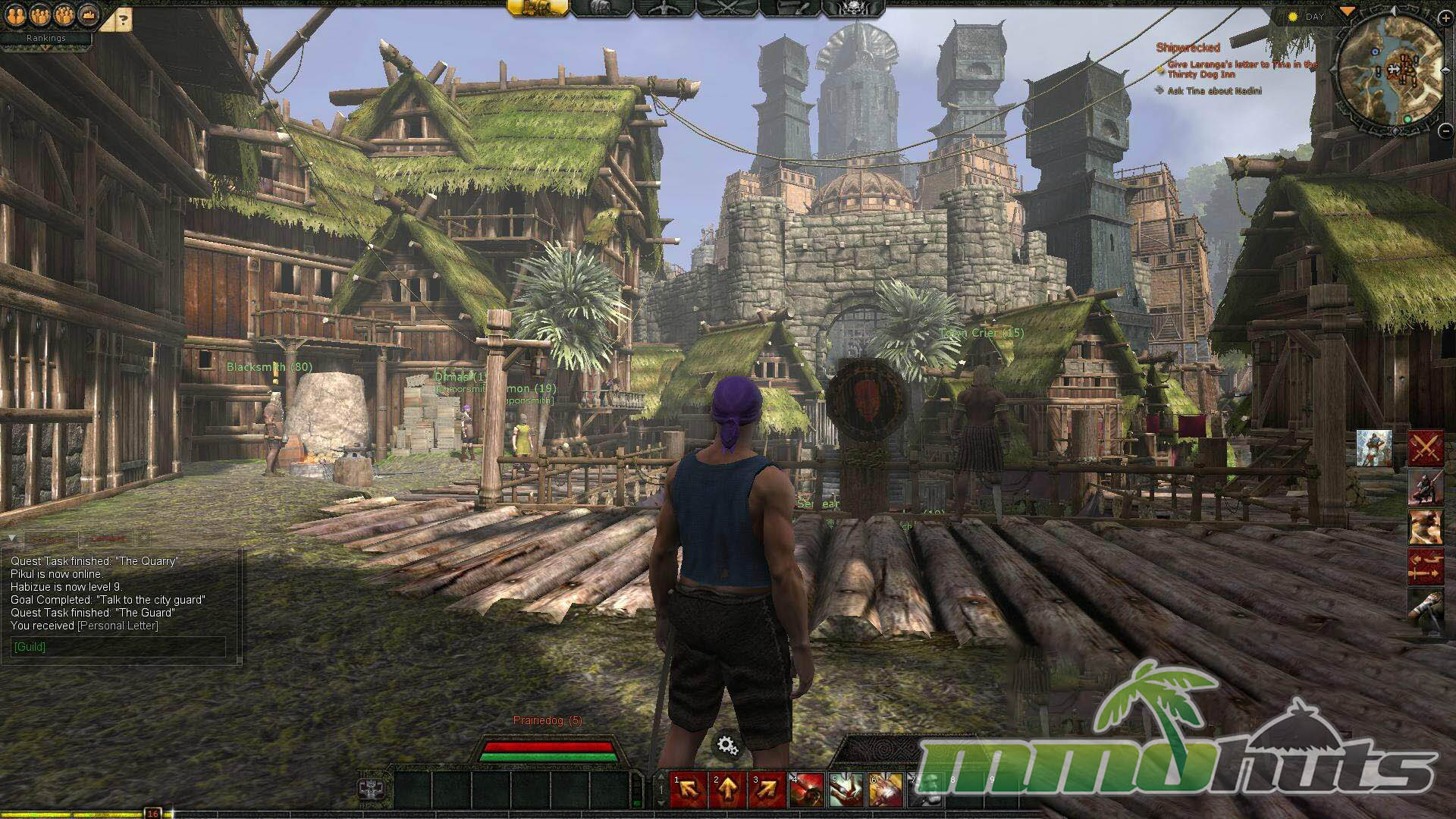Open the Rankings crown icon
The width and height of the screenshot is (1456, 819).
click(89, 14)
